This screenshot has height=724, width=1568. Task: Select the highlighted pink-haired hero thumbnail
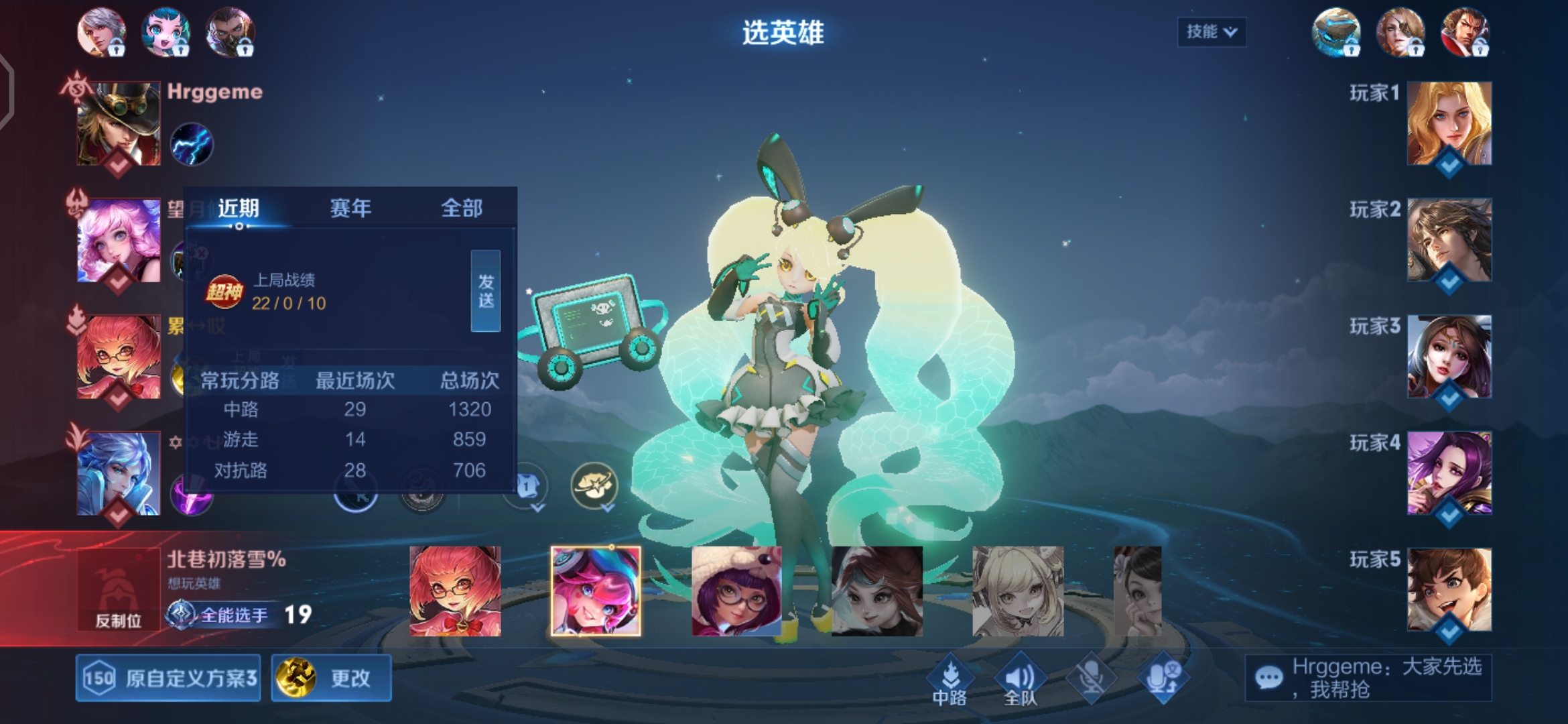[595, 591]
